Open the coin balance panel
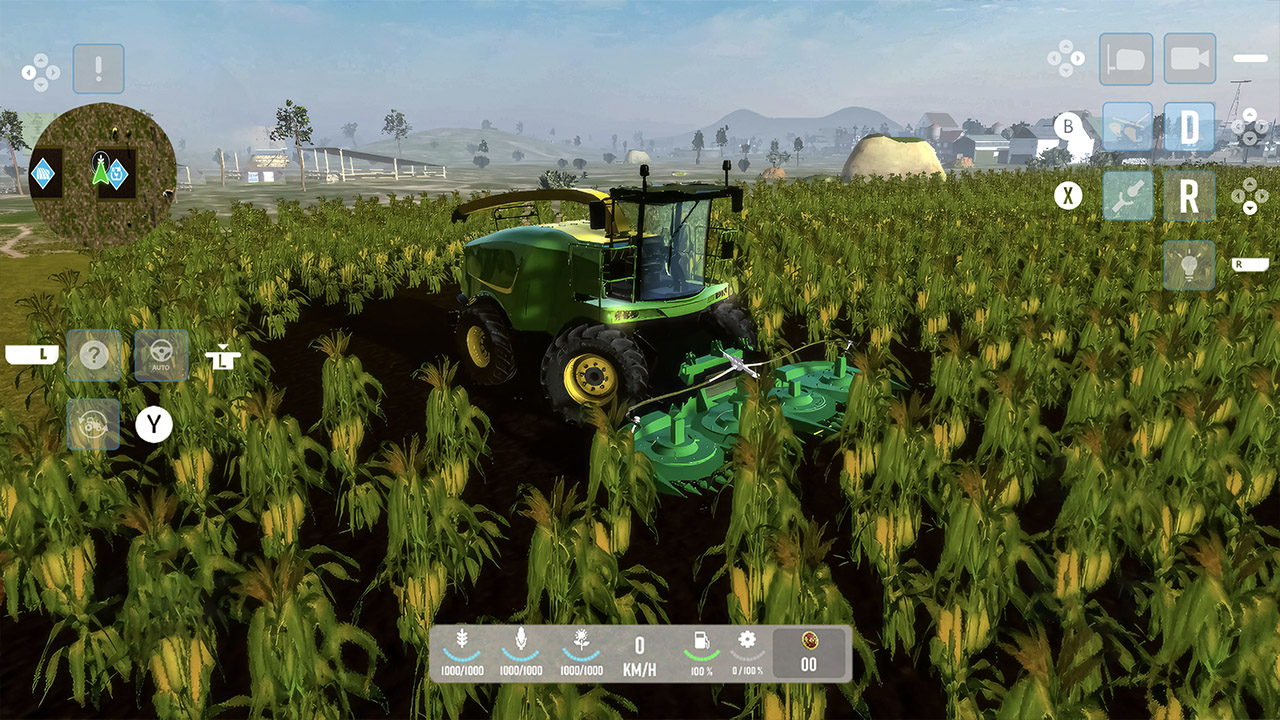This screenshot has width=1280, height=720. (808, 651)
